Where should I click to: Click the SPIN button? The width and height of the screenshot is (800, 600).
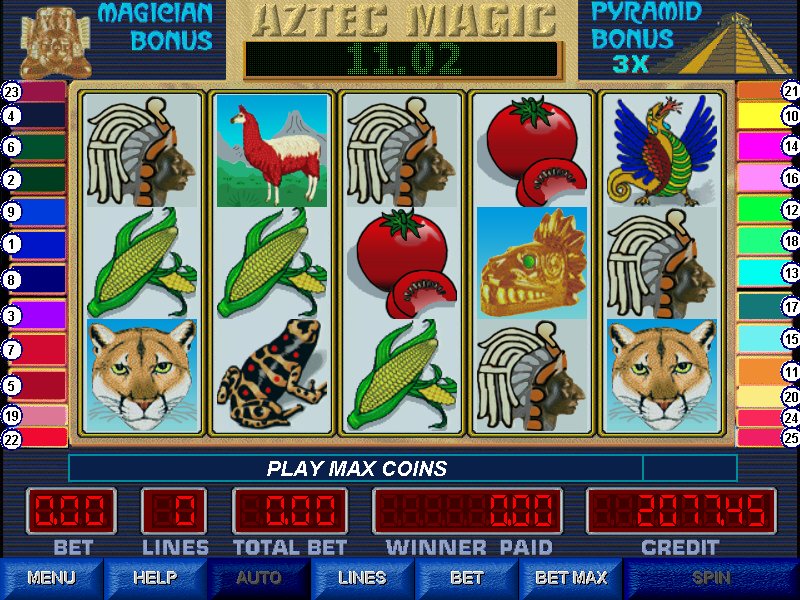tap(711, 578)
